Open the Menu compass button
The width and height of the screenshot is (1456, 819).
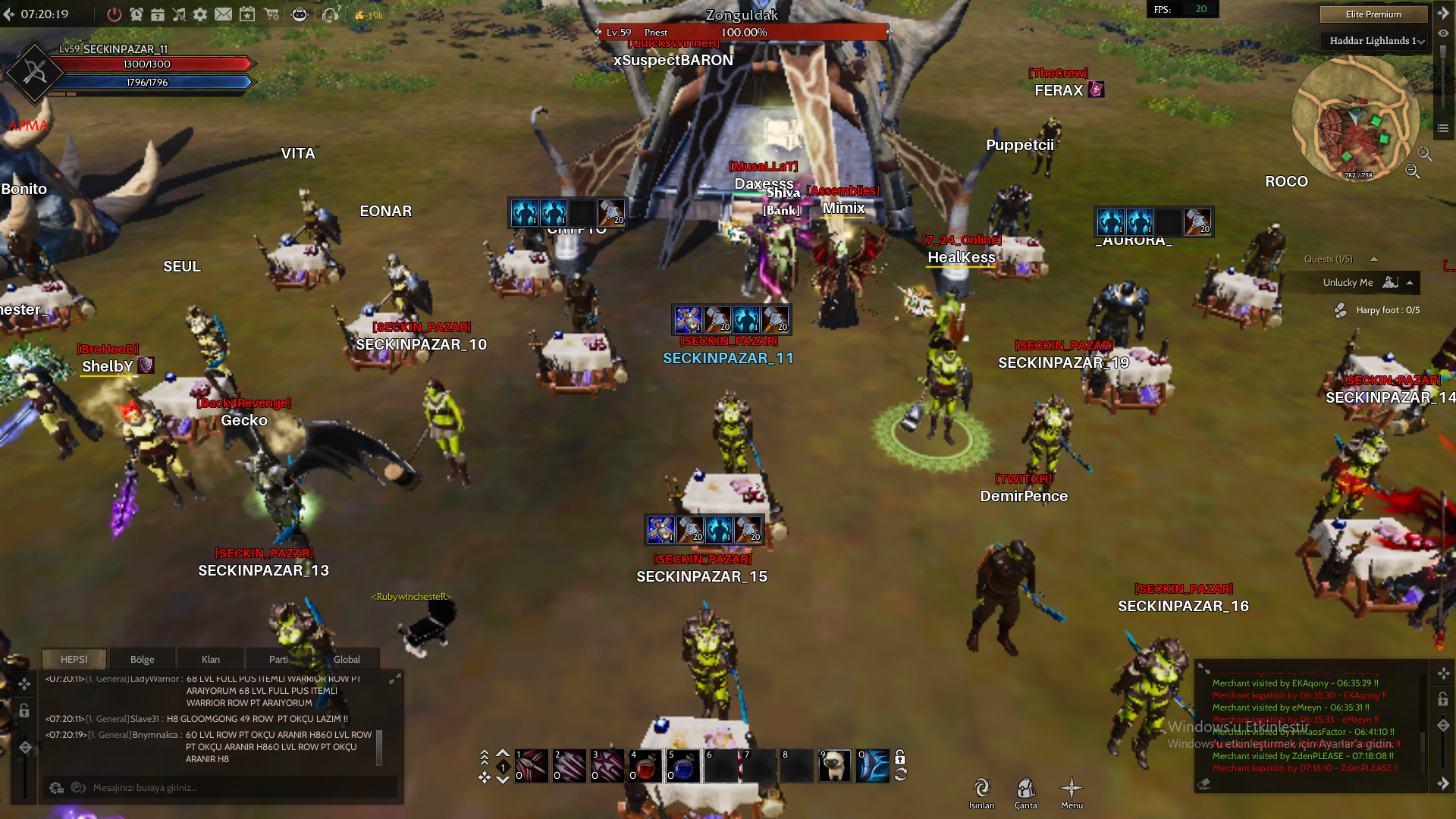(1072, 792)
